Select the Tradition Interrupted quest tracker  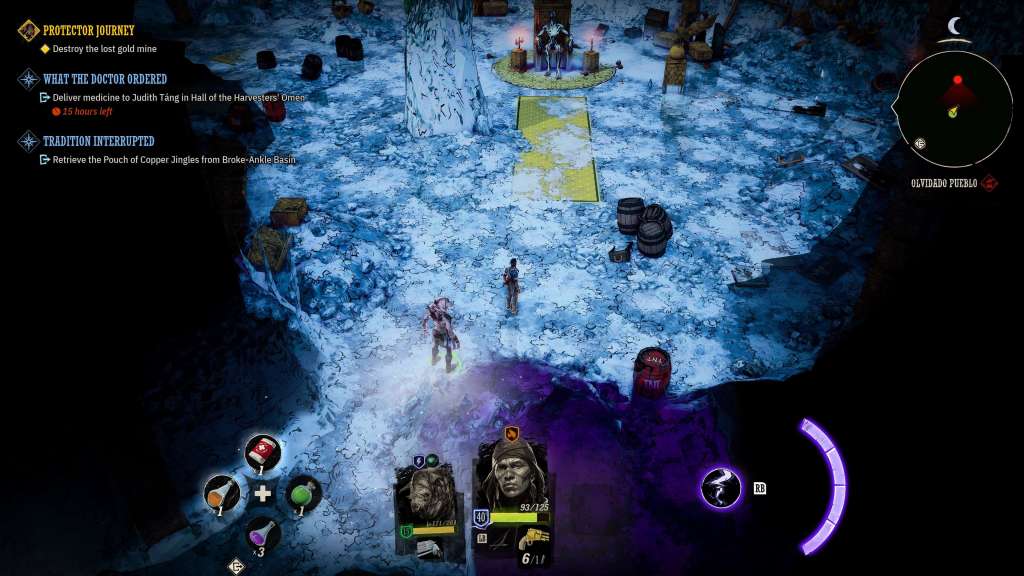point(98,141)
